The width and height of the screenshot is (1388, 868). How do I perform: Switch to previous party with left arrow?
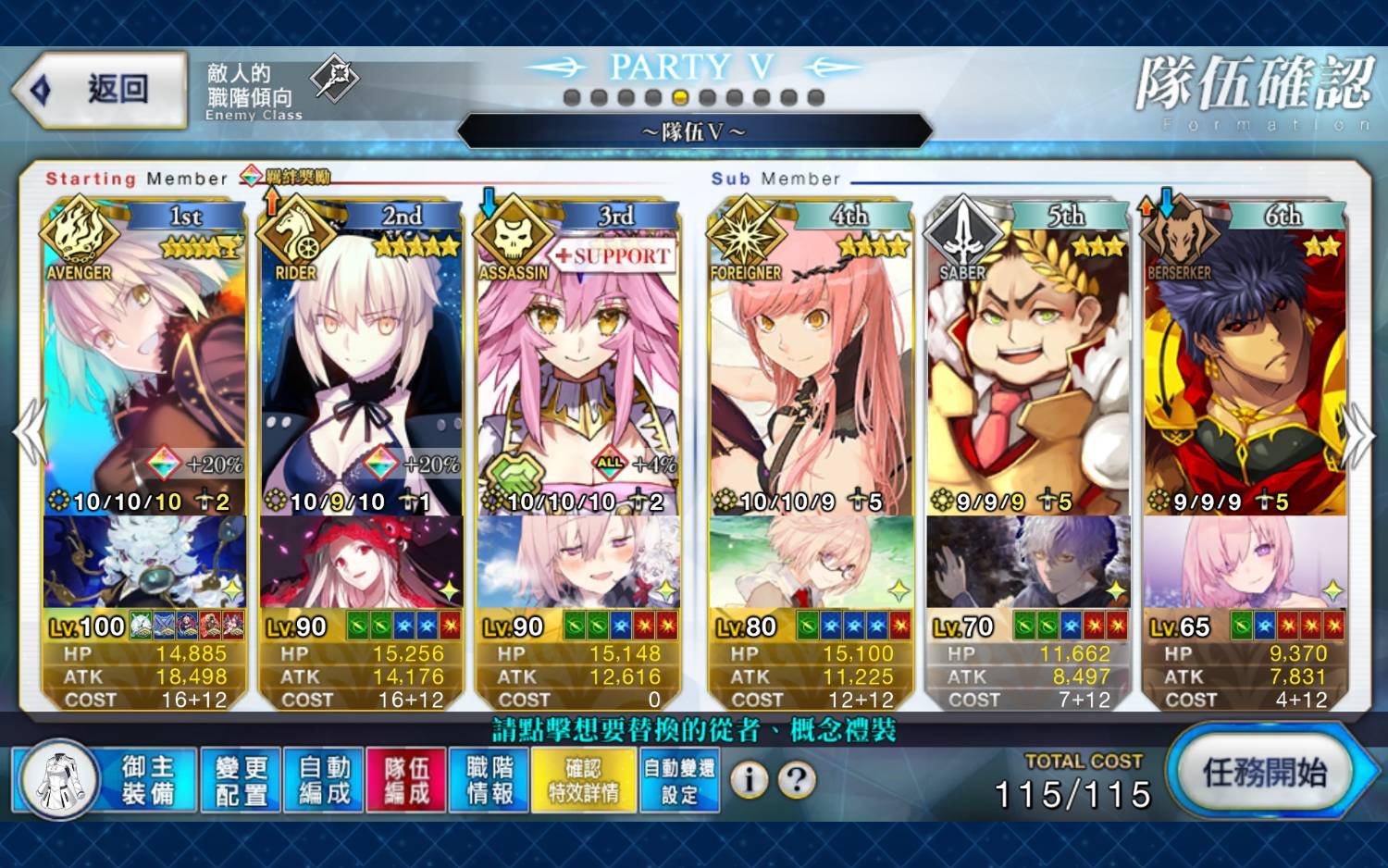coord(30,433)
